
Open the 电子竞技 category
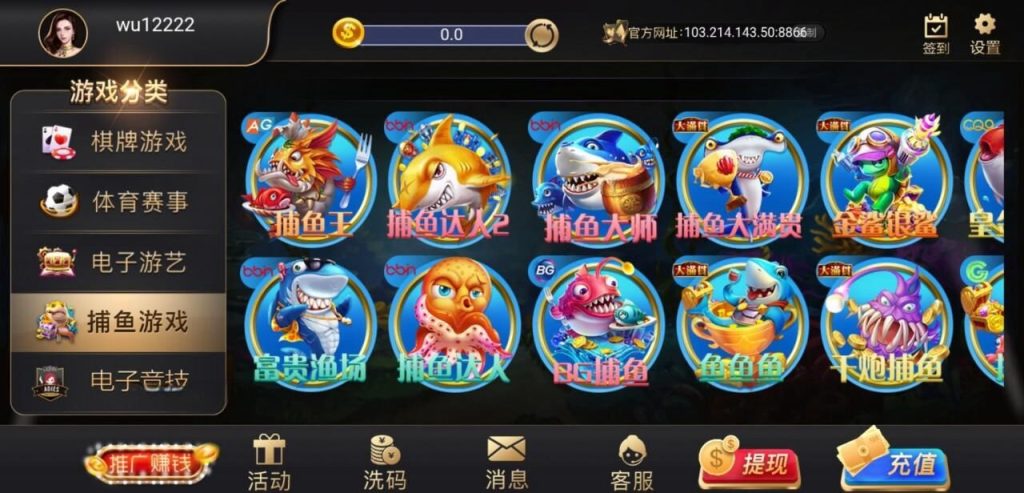(x=118, y=382)
